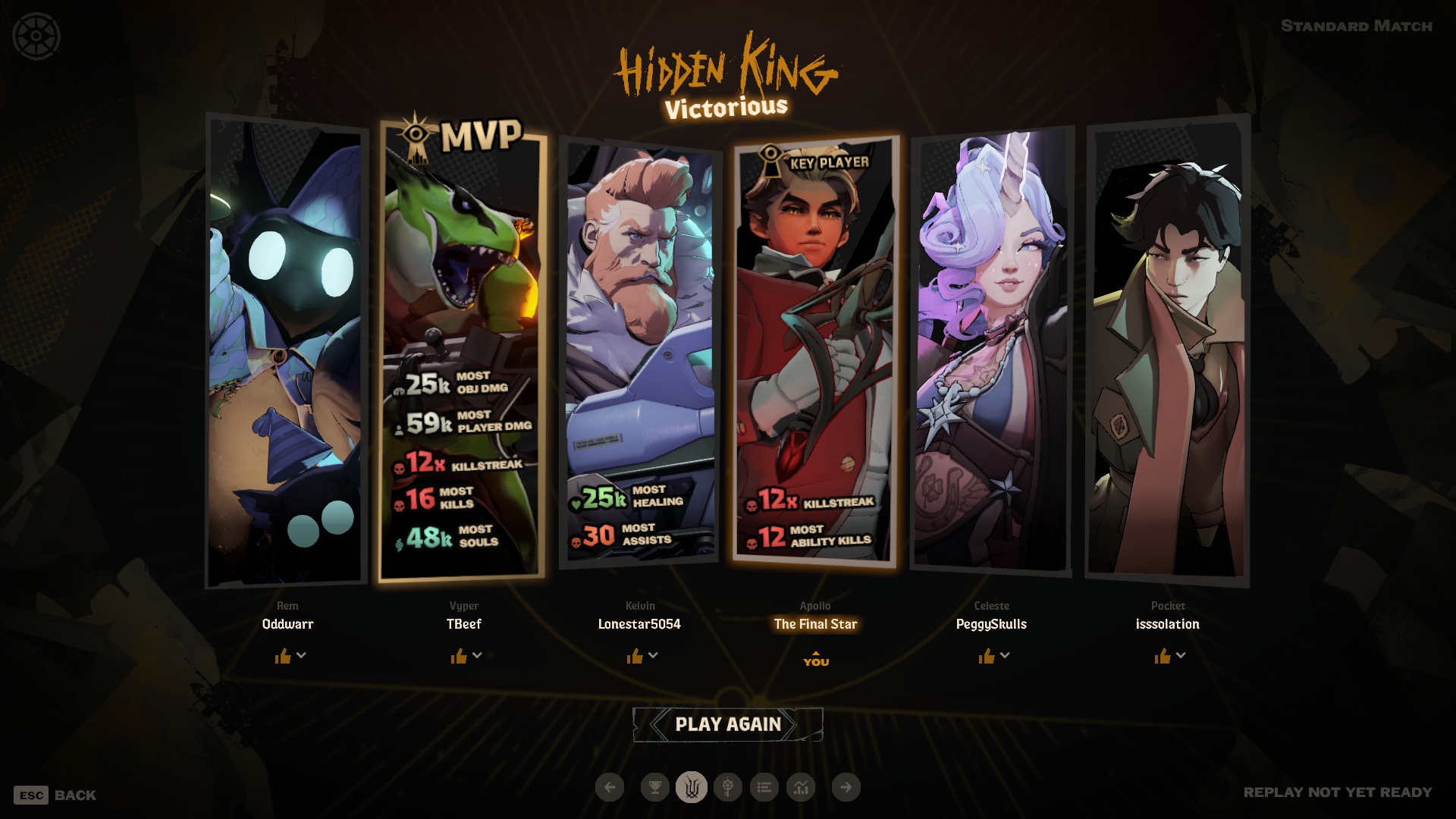Commend TBeef with a thumbs-up
Image resolution: width=1456 pixels, height=819 pixels.
coord(459,656)
